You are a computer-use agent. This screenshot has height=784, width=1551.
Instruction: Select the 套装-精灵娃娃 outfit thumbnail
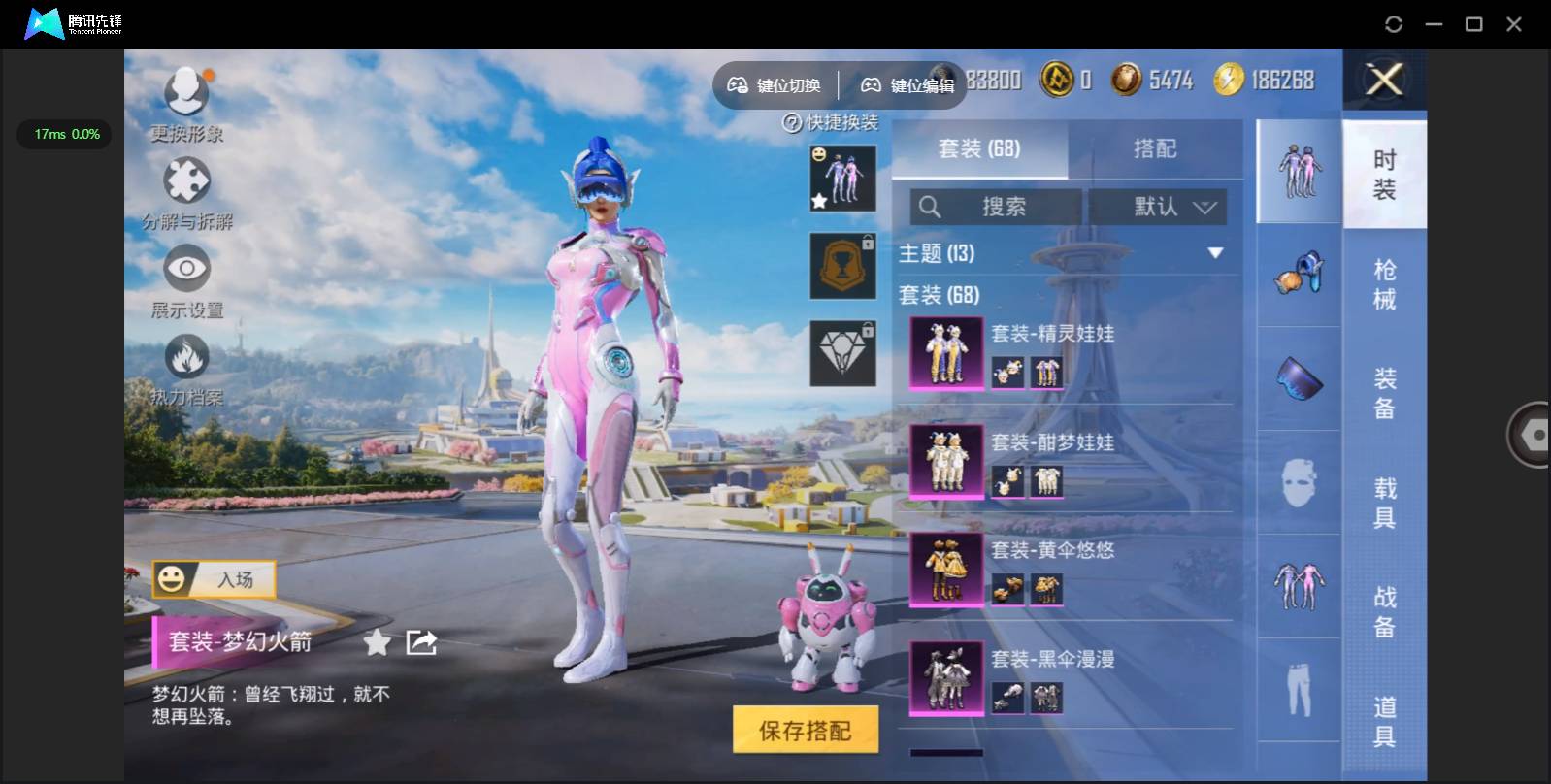(x=945, y=351)
